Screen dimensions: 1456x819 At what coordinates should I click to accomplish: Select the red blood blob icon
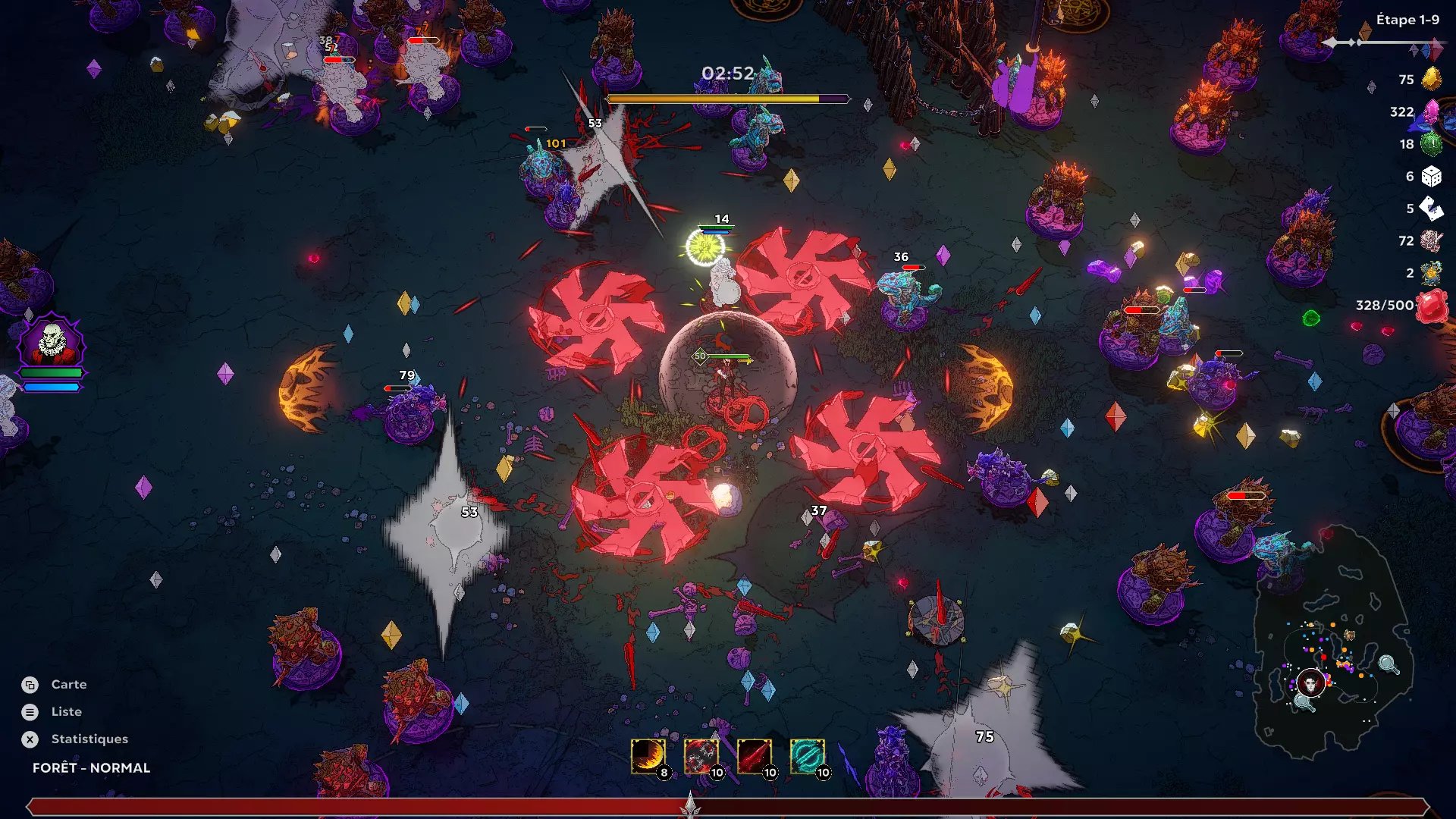click(1431, 307)
